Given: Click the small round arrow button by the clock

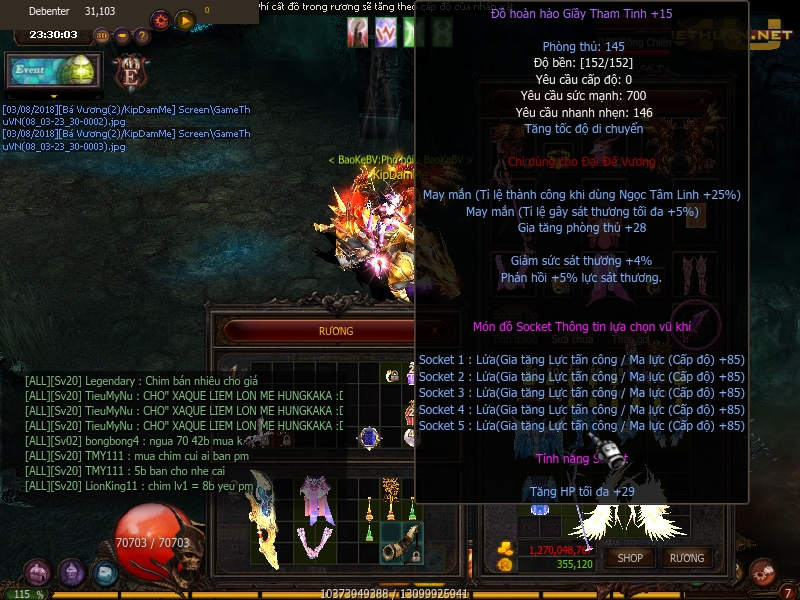Looking at the screenshot, I should pyautogui.click(x=122, y=36).
